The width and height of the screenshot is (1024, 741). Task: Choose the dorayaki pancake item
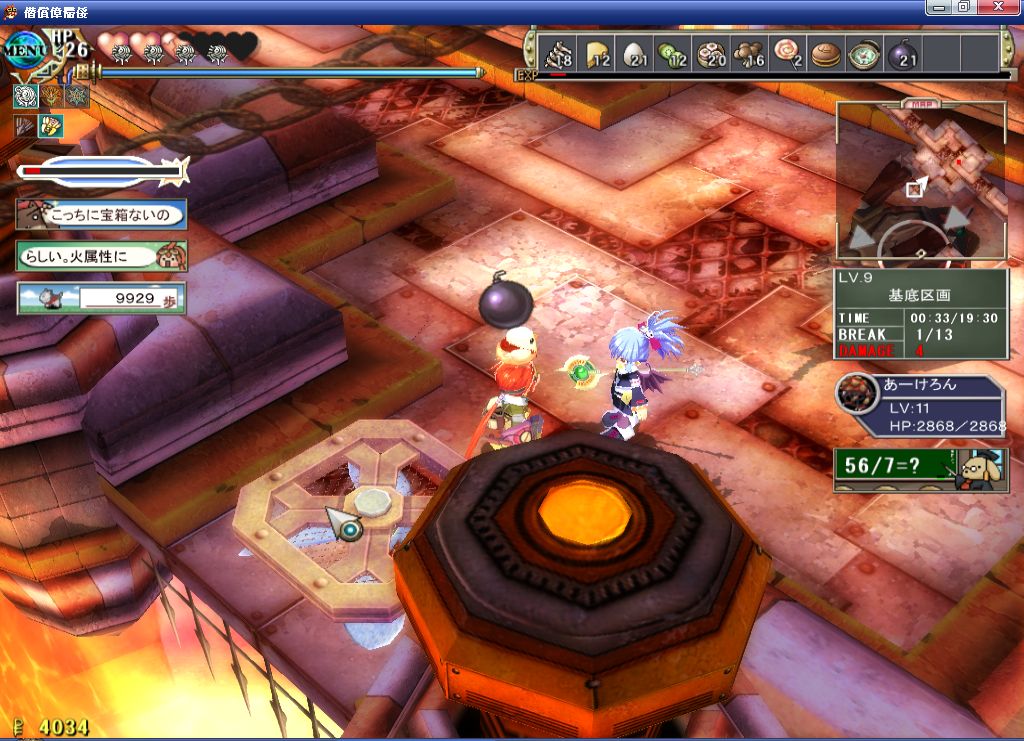pos(825,54)
